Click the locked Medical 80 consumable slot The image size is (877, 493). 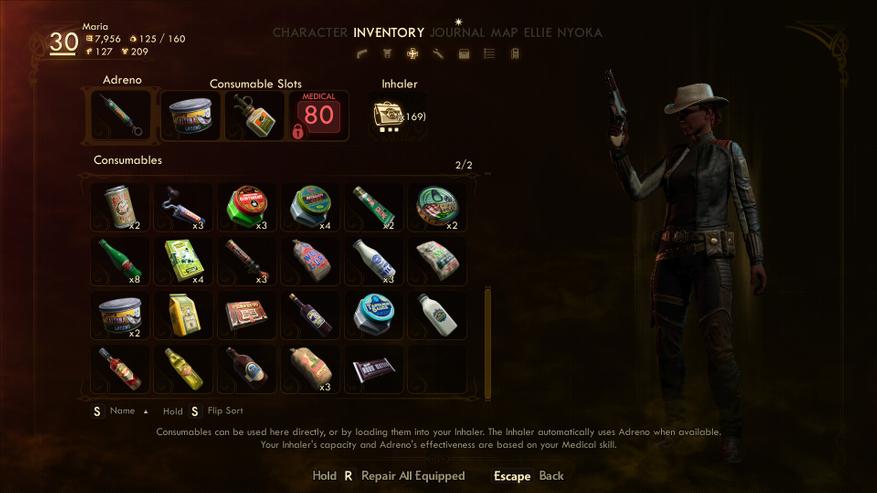(x=317, y=115)
